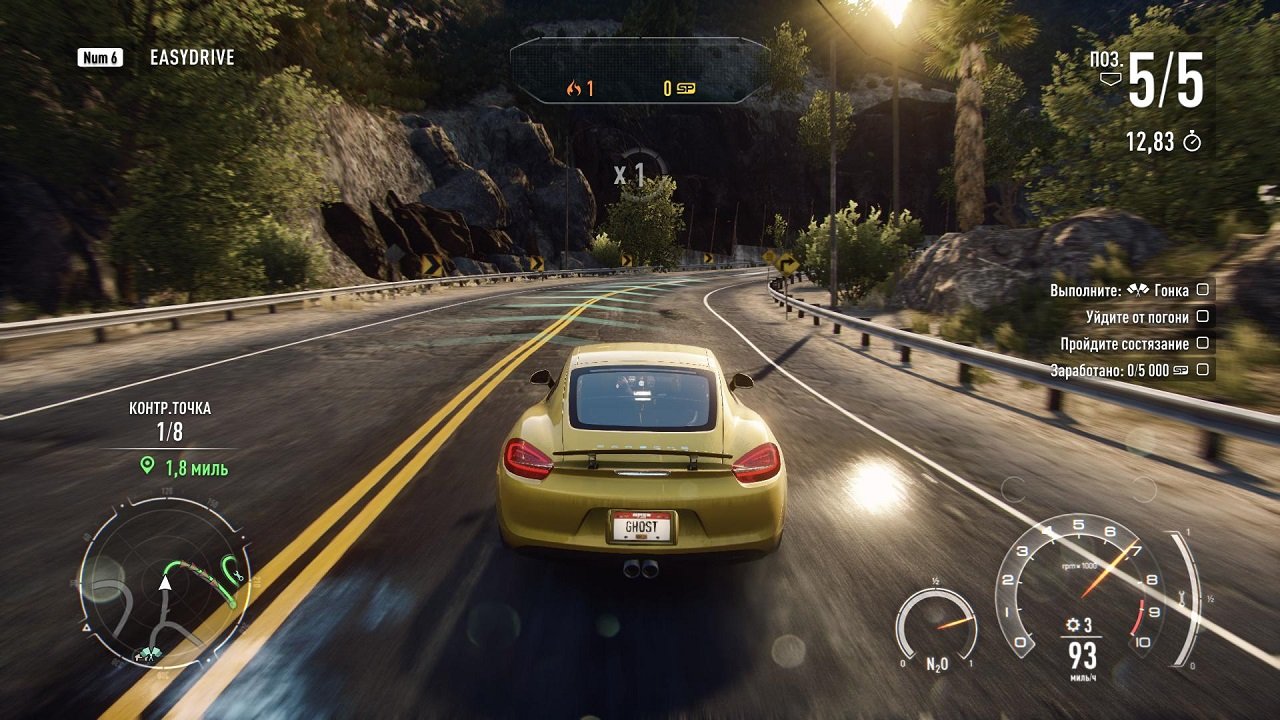The height and width of the screenshot is (720, 1280).
Task: Check the Пройдите состязание checkbox
Action: tap(1204, 343)
